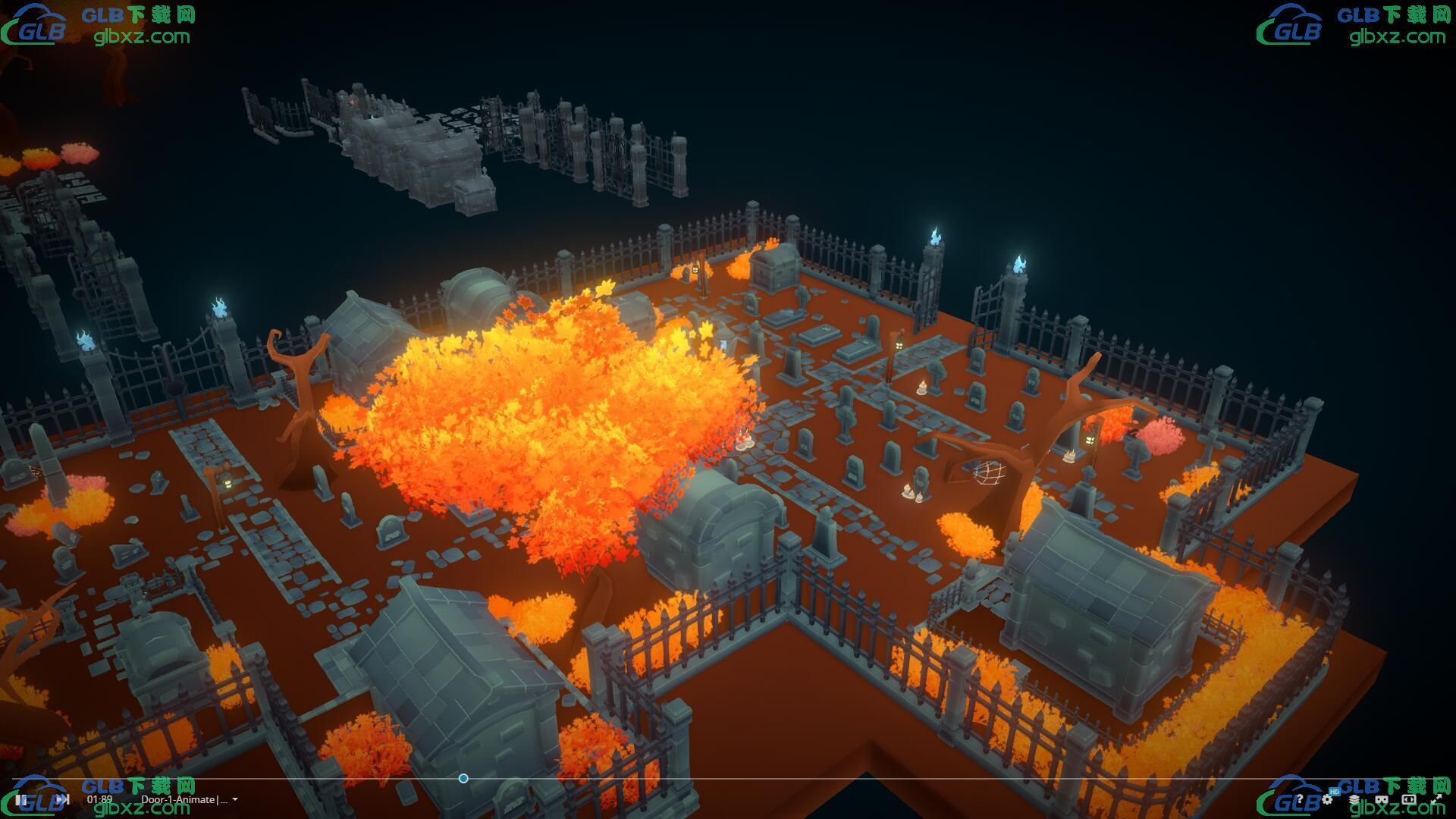The width and height of the screenshot is (1456, 819).
Task: Open the model inspector layers icon
Action: pyautogui.click(x=1354, y=799)
